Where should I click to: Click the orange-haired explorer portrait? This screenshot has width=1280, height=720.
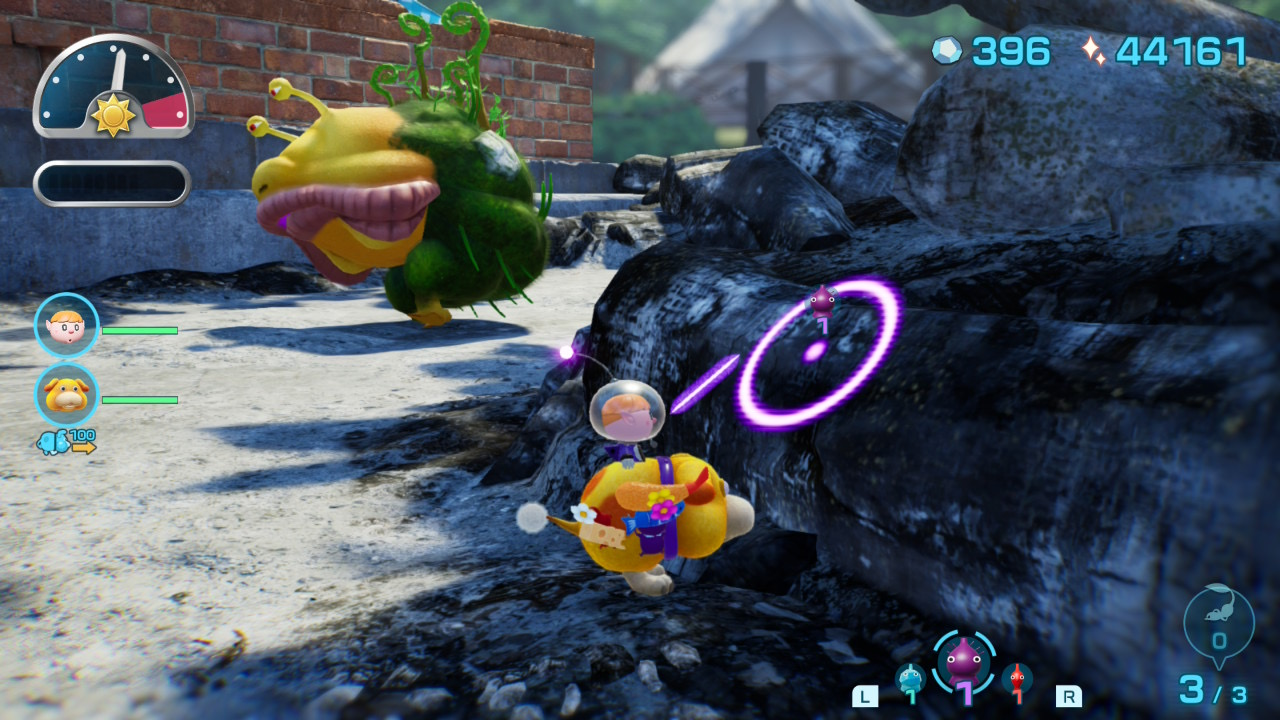tap(67, 325)
